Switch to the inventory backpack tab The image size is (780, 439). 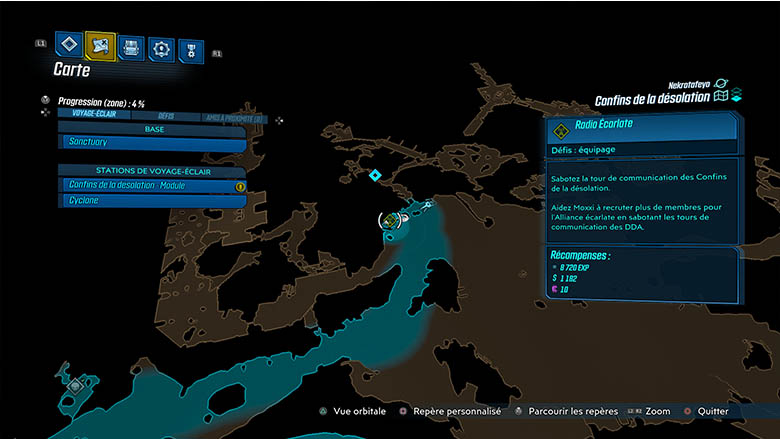[131, 46]
